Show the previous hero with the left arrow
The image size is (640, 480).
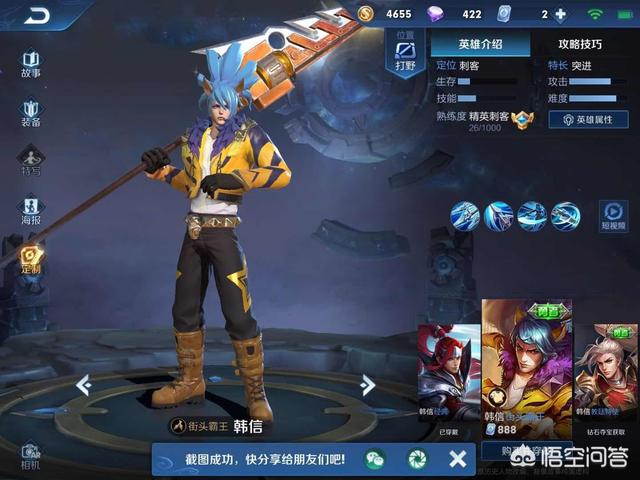pyautogui.click(x=84, y=384)
